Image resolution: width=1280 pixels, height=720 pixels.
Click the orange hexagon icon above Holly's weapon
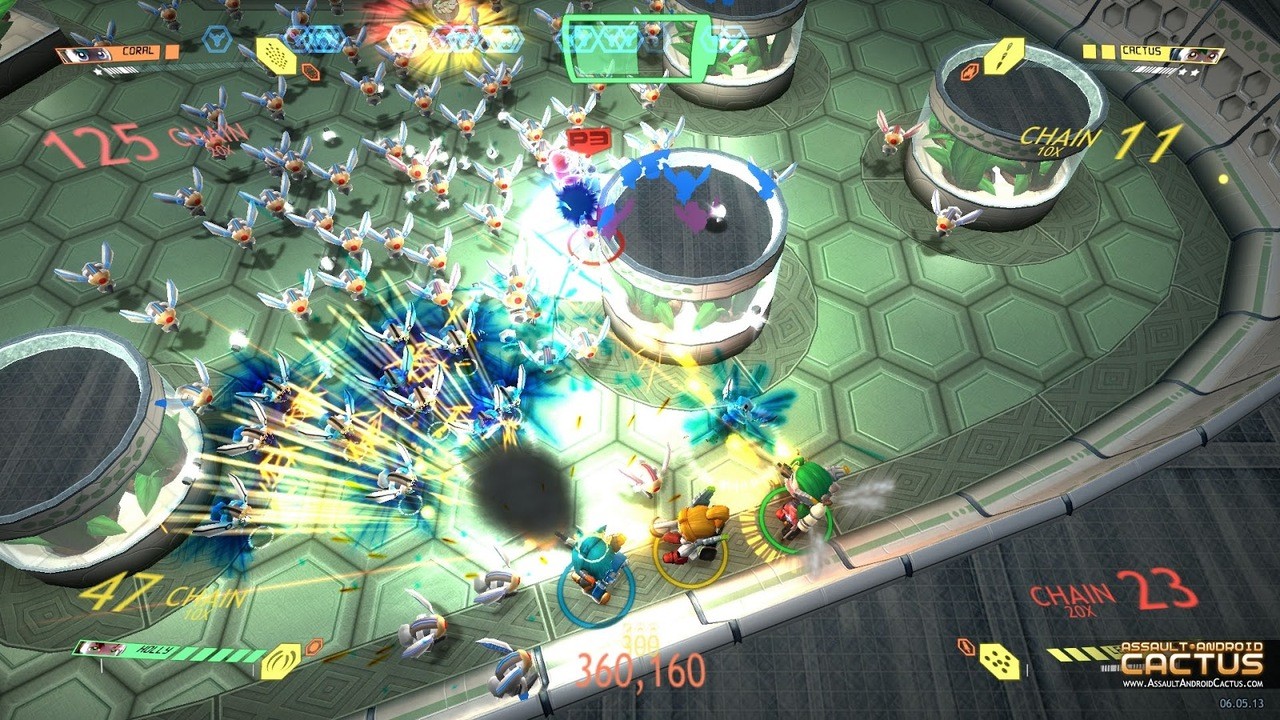pos(314,646)
